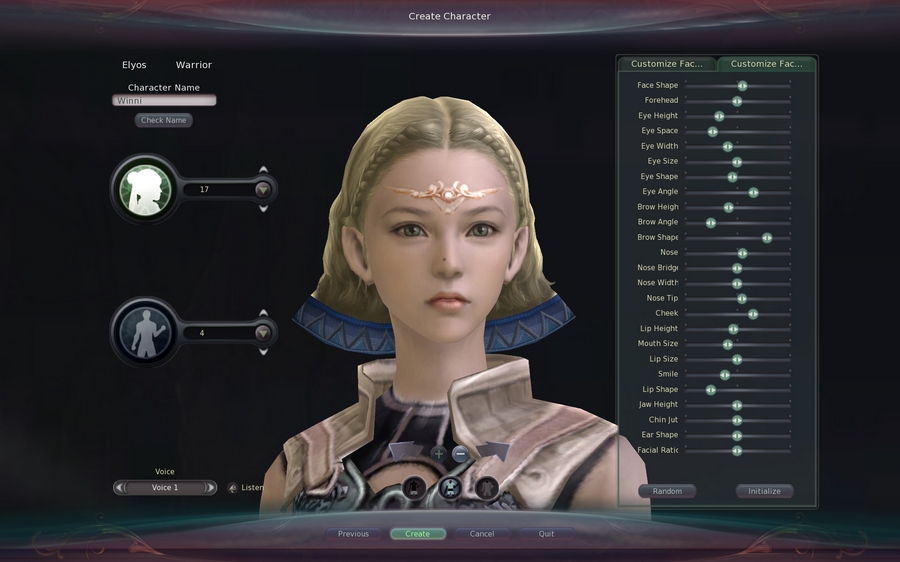
Task: Quit the character creation screen
Action: point(546,534)
